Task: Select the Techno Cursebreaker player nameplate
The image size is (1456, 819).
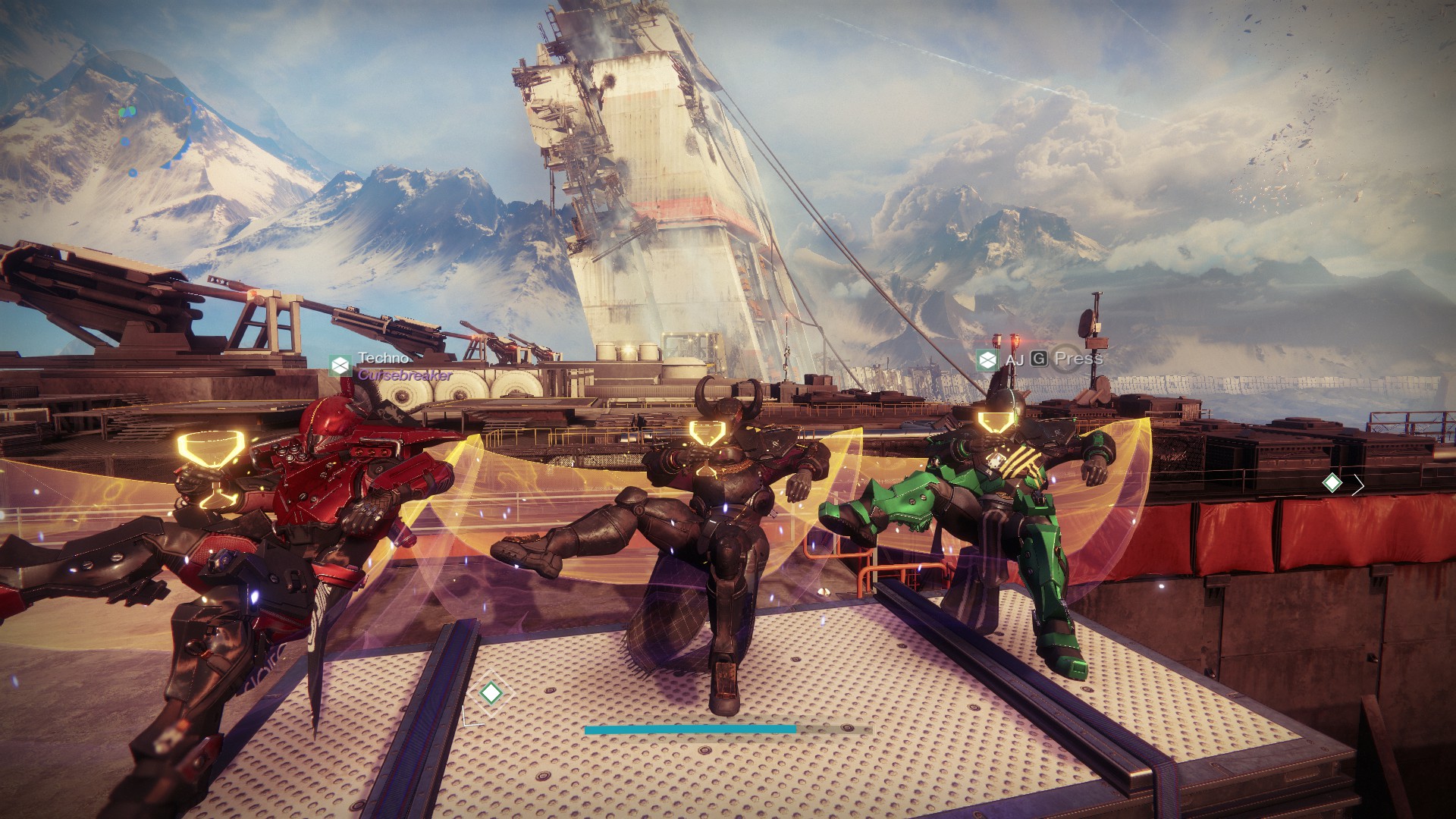Action: [x=391, y=366]
